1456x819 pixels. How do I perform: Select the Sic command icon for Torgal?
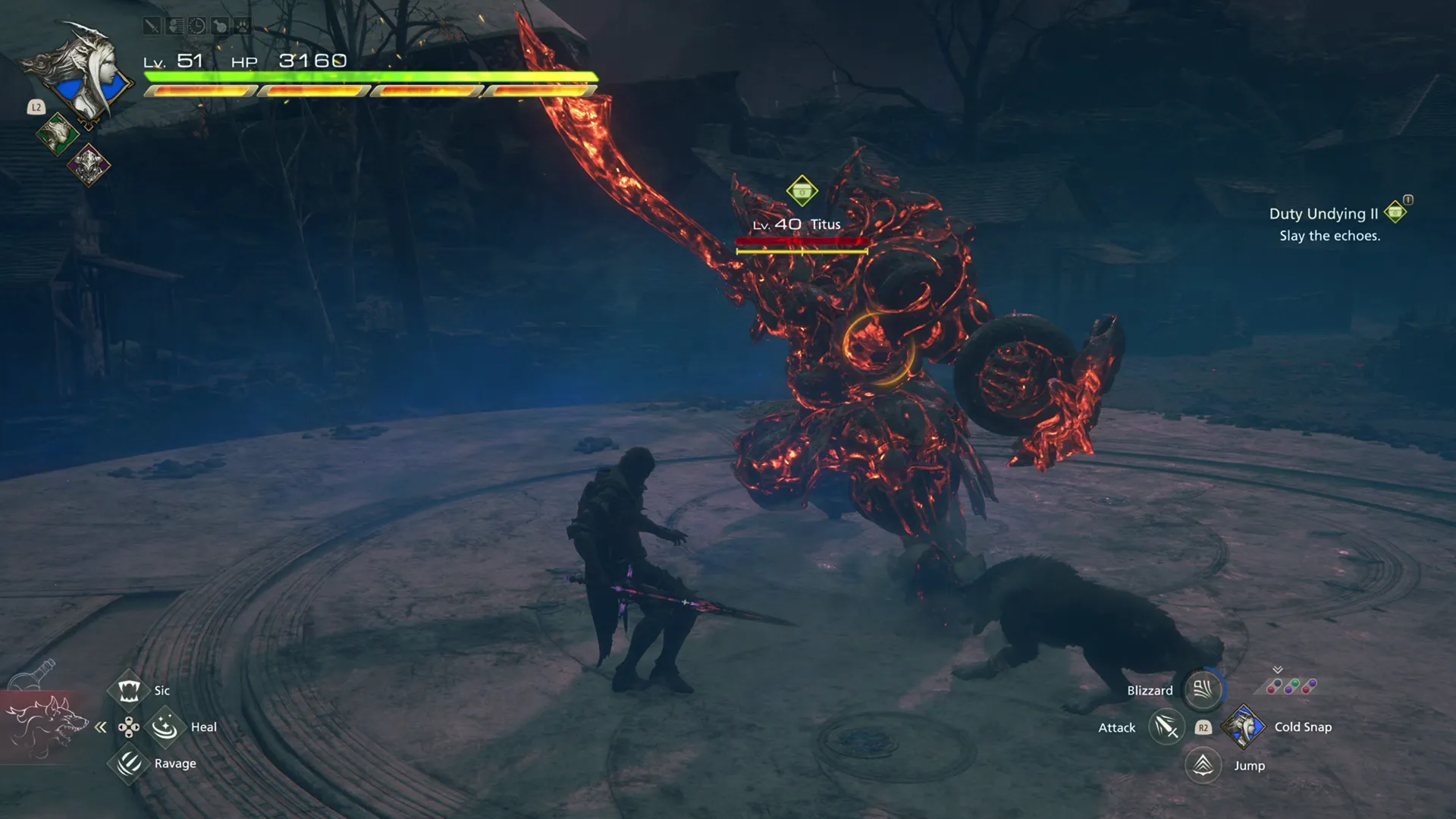[x=129, y=691]
